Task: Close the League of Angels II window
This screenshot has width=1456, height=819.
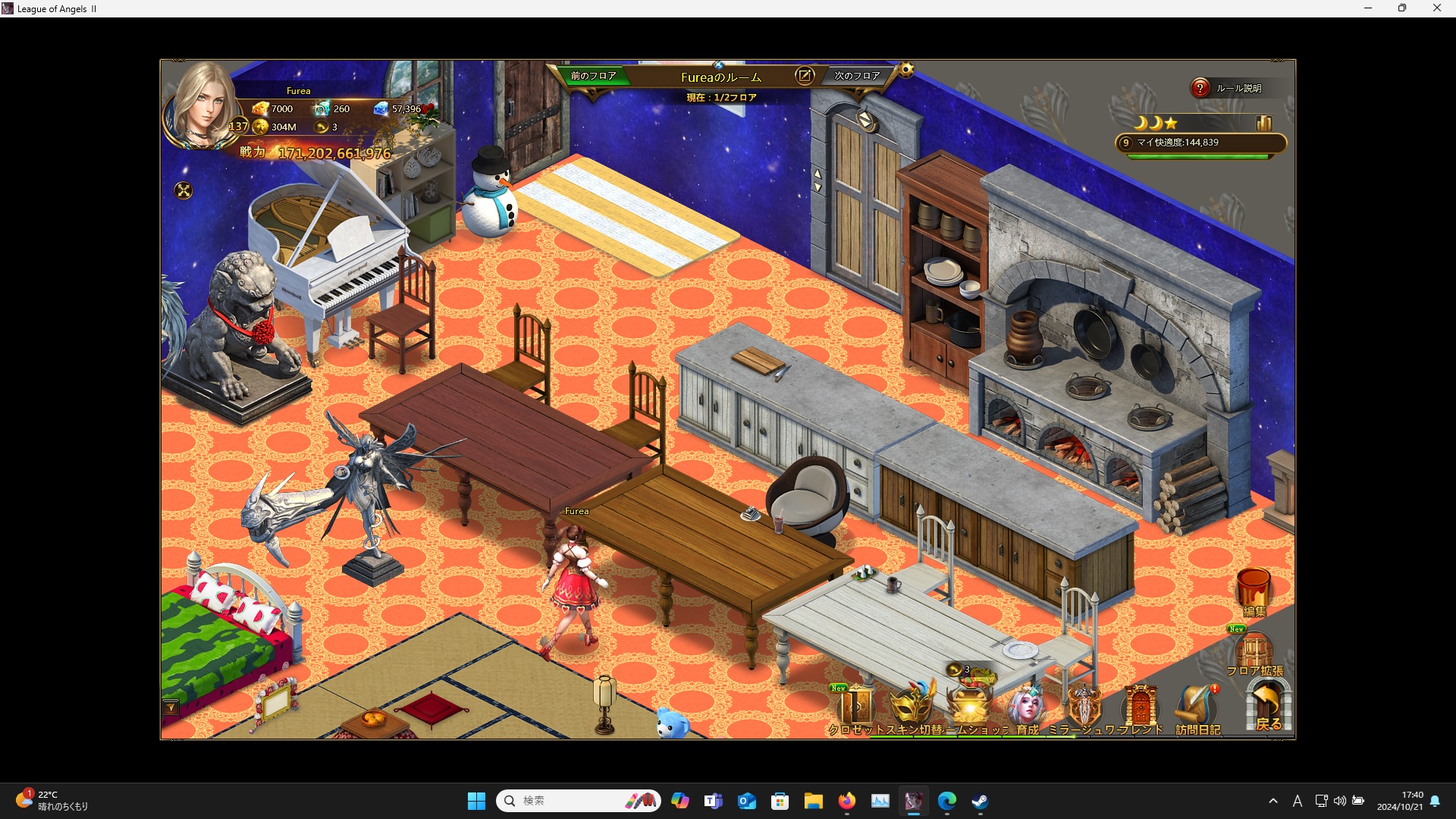Action: coord(1436,8)
